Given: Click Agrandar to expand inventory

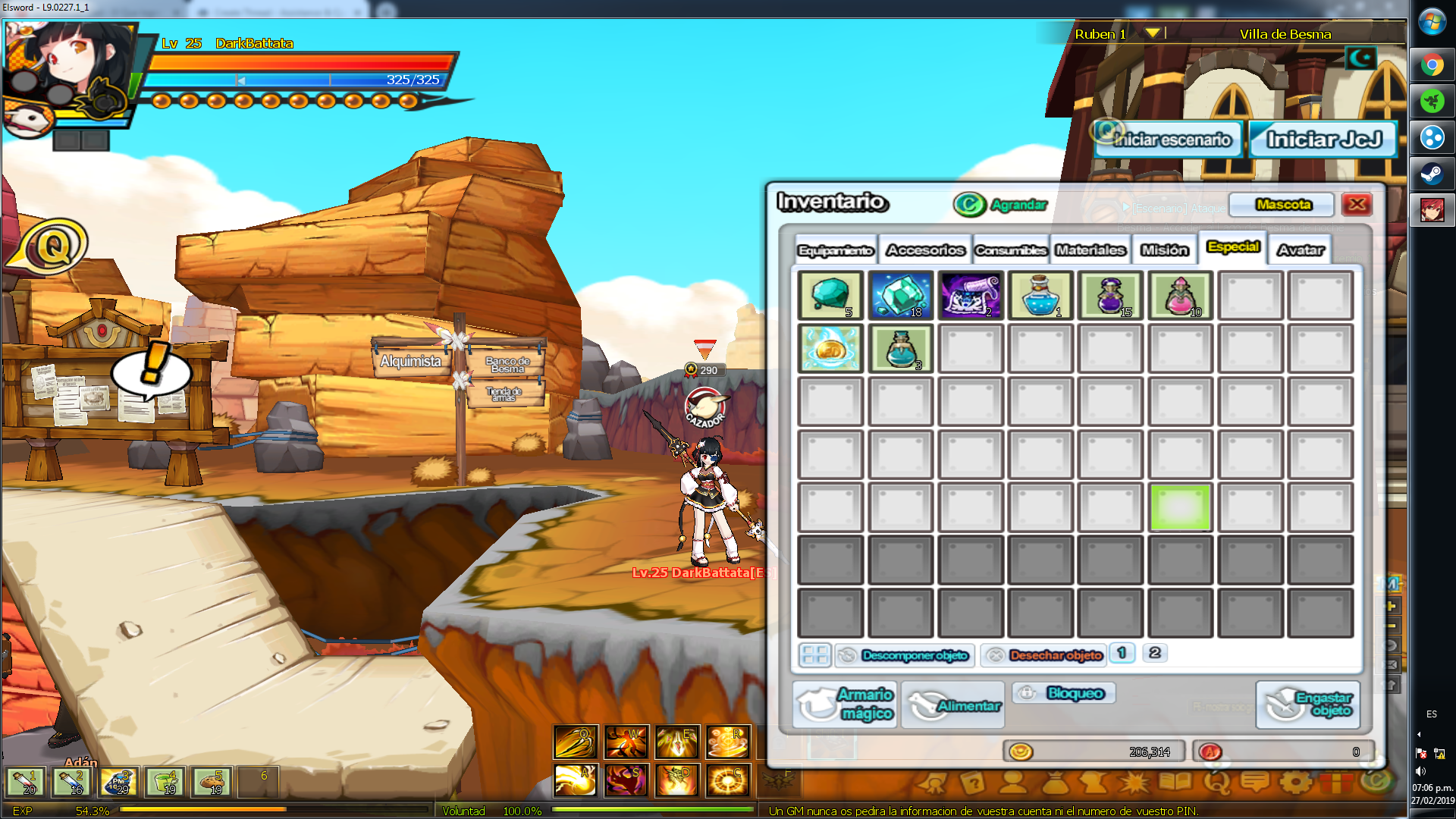Looking at the screenshot, I should click(1001, 205).
